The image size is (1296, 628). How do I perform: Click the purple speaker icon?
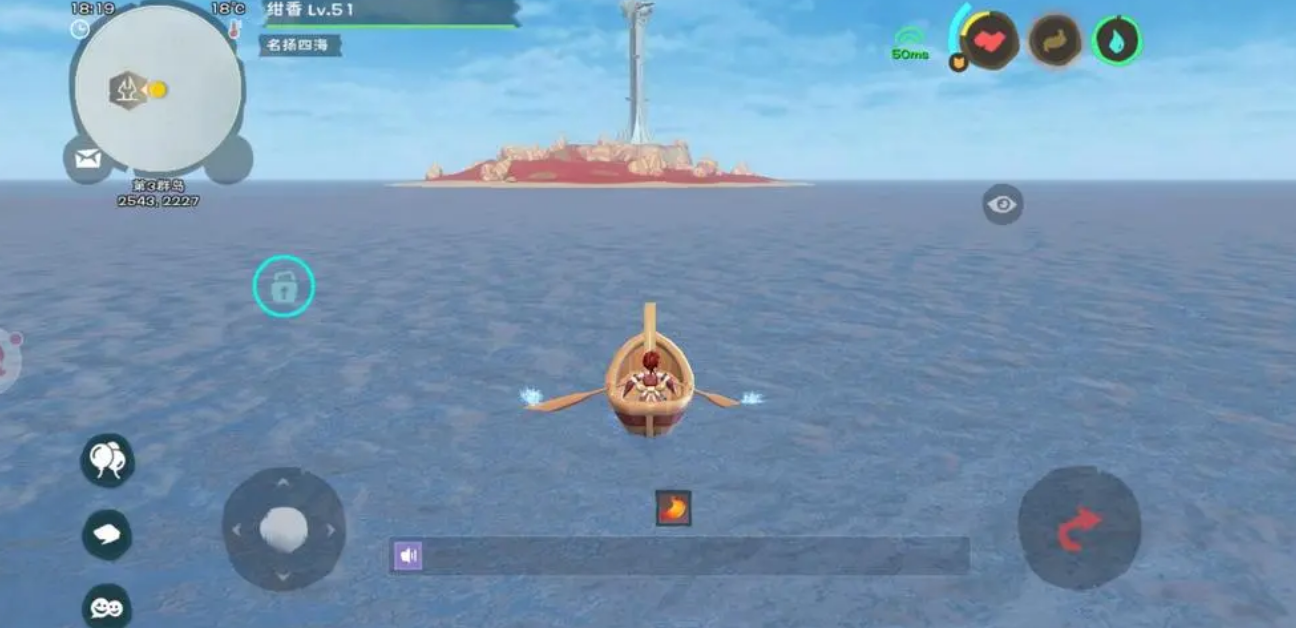[408, 556]
